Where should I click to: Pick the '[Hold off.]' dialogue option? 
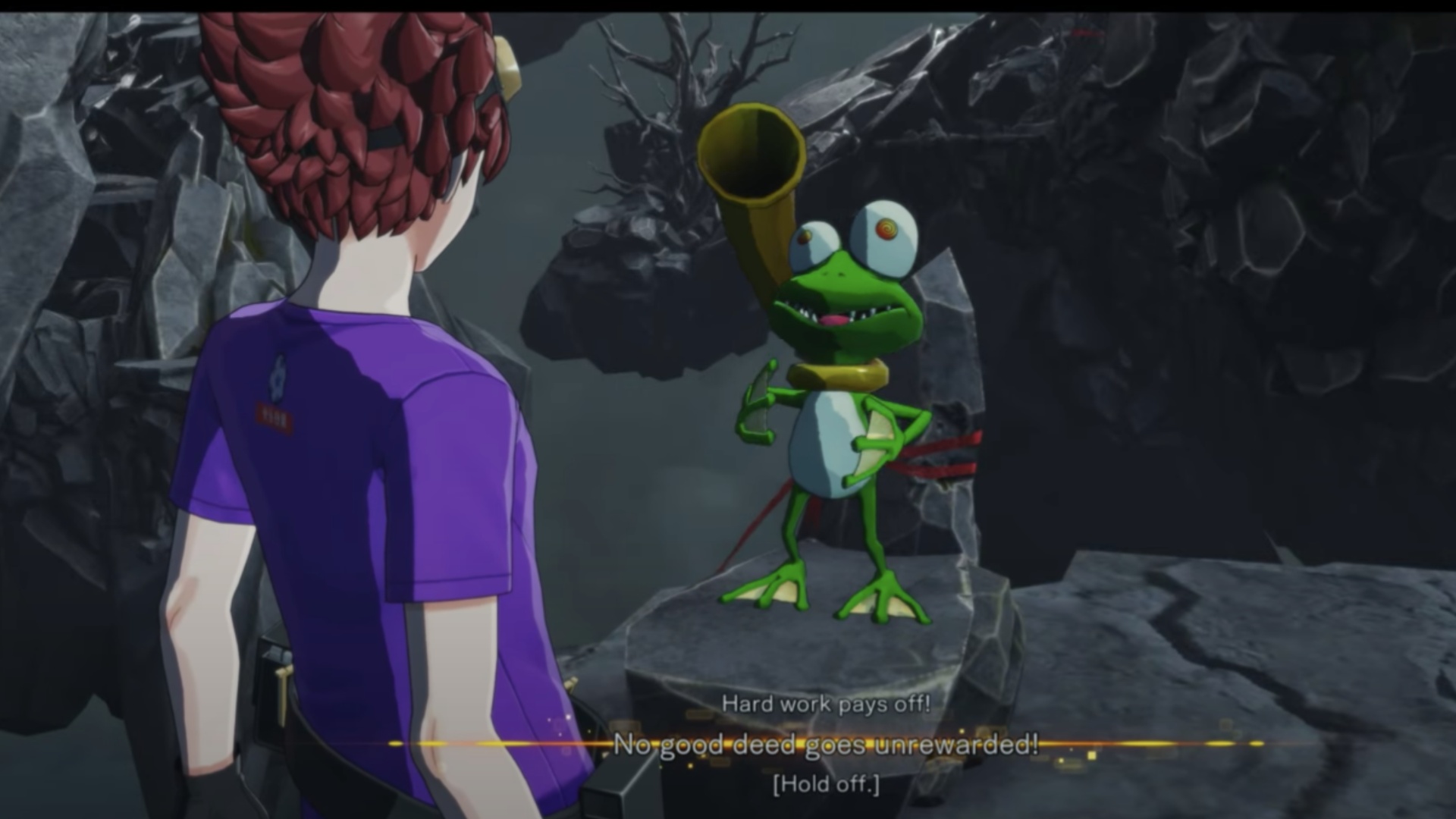(x=826, y=784)
